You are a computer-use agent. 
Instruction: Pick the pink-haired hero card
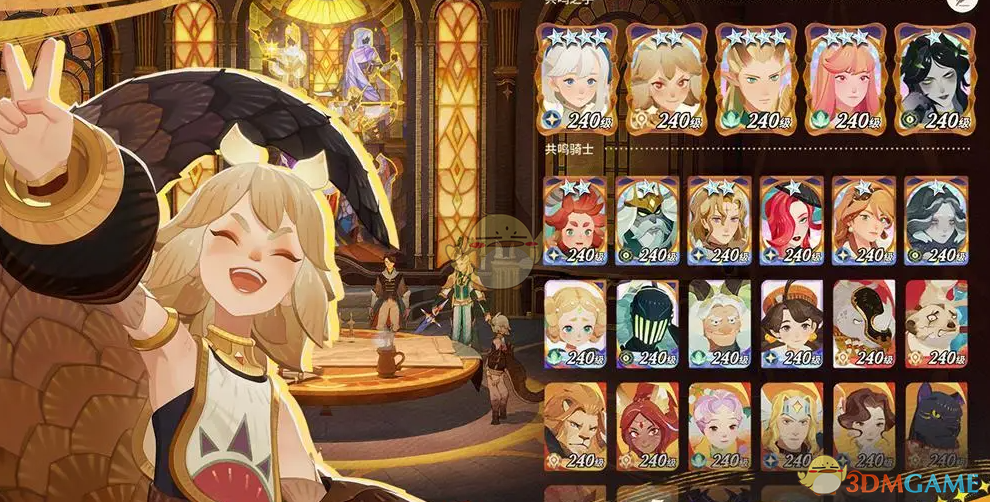tap(843, 78)
